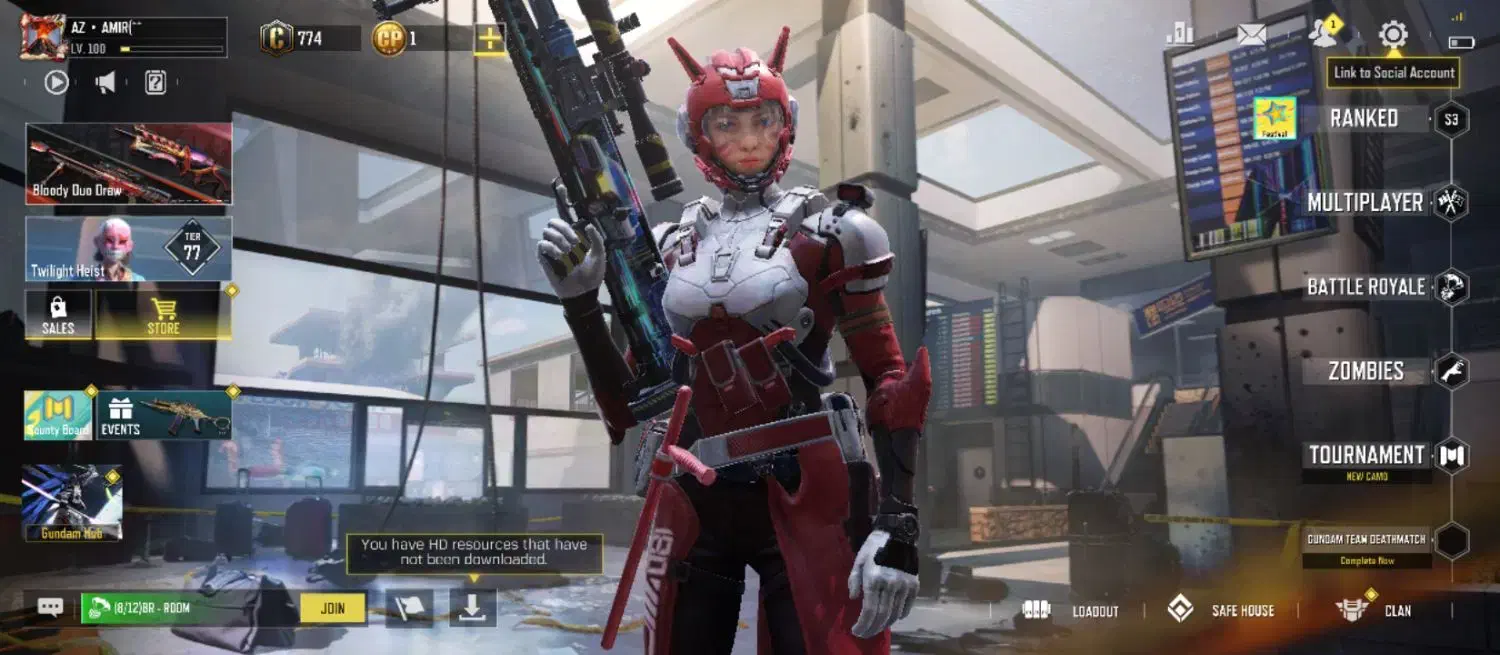This screenshot has height=655, width=1500.
Task: Open the Tournament mode
Action: 1367,456
